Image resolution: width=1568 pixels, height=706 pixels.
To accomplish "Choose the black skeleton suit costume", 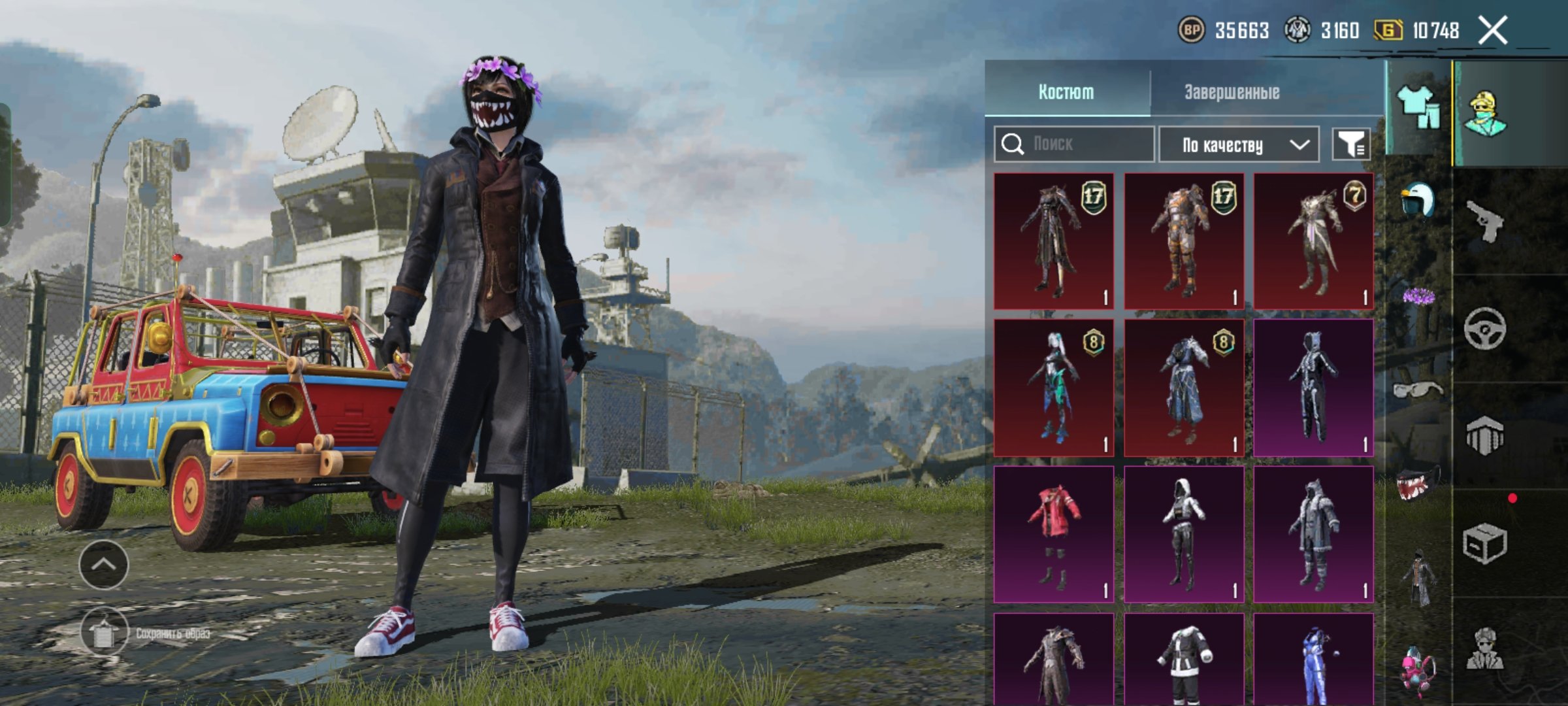I will (x=1313, y=388).
